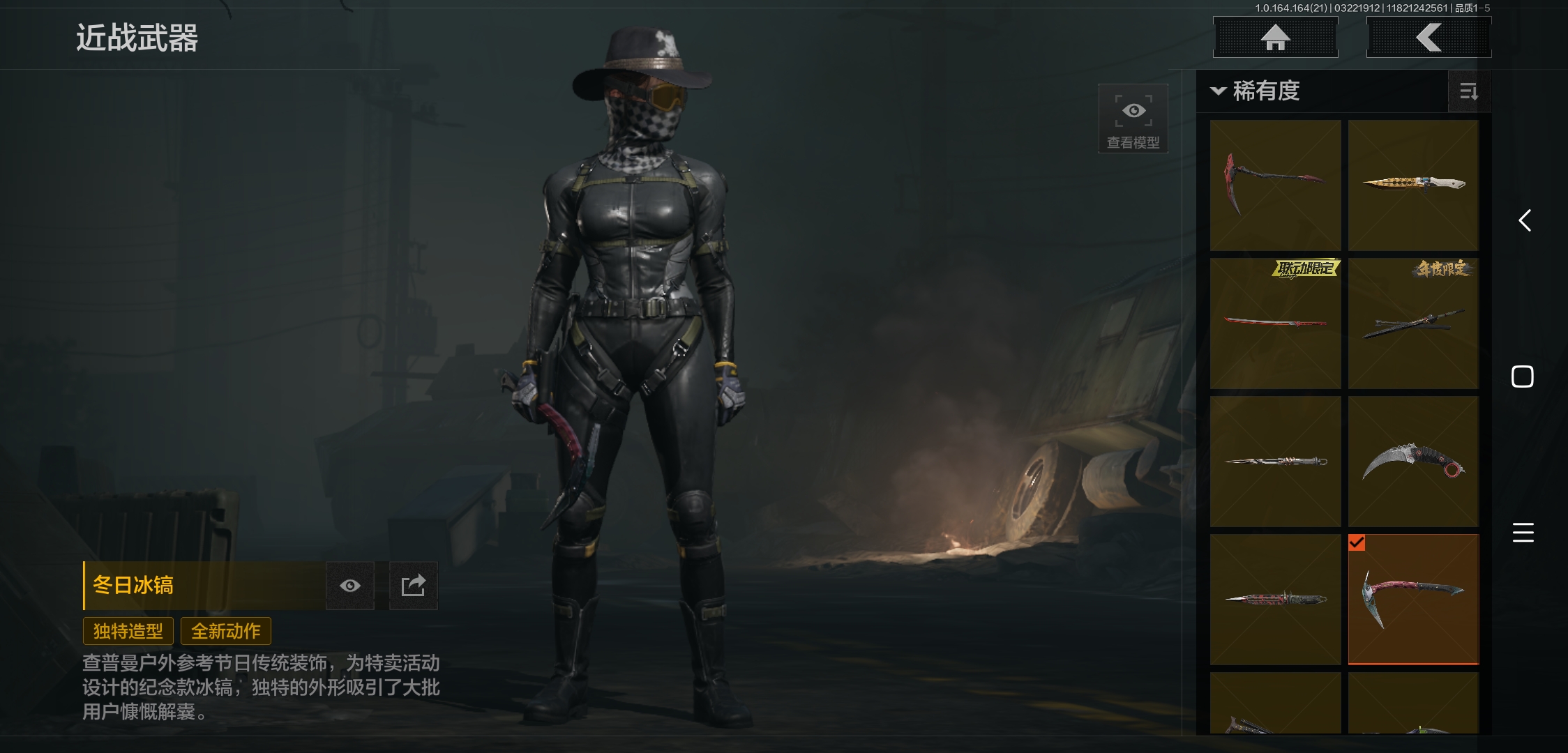Tap the Android back navigation arrow
Screen dimensions: 1568x753
[1525, 221]
